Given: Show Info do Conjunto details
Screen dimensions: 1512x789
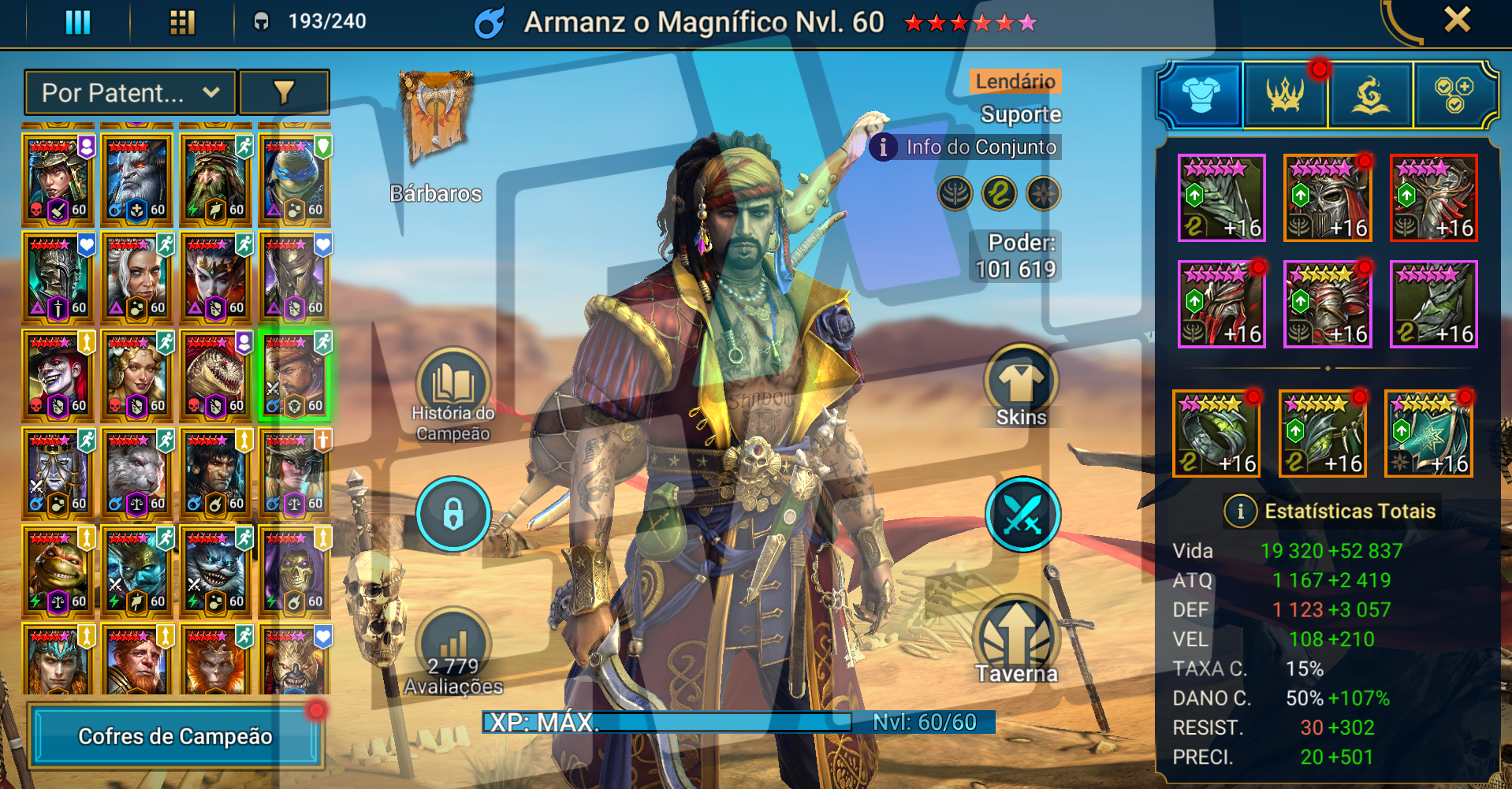Looking at the screenshot, I should pyautogui.click(x=966, y=147).
